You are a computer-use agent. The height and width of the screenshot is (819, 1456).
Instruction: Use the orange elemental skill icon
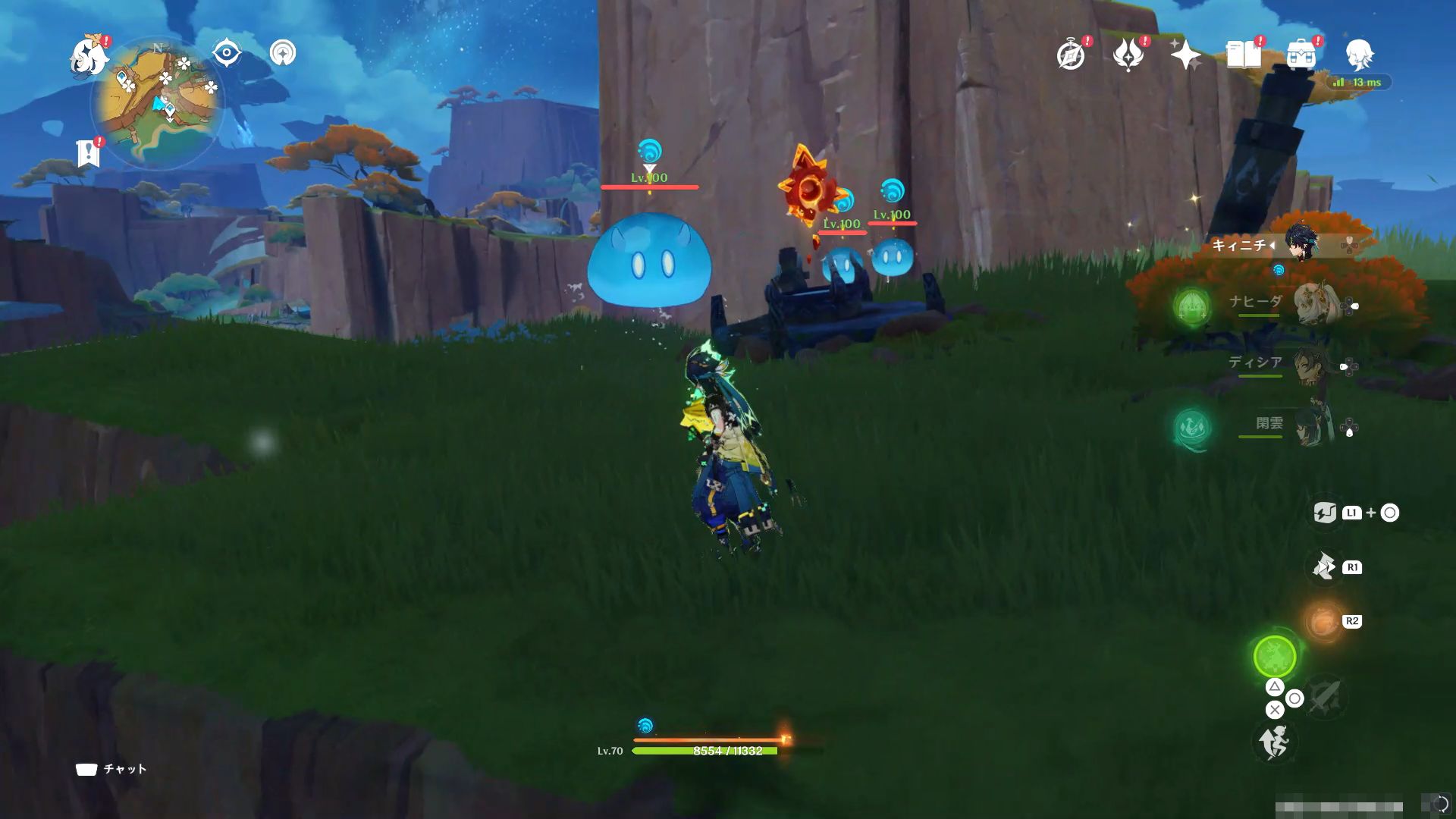coord(1323,623)
